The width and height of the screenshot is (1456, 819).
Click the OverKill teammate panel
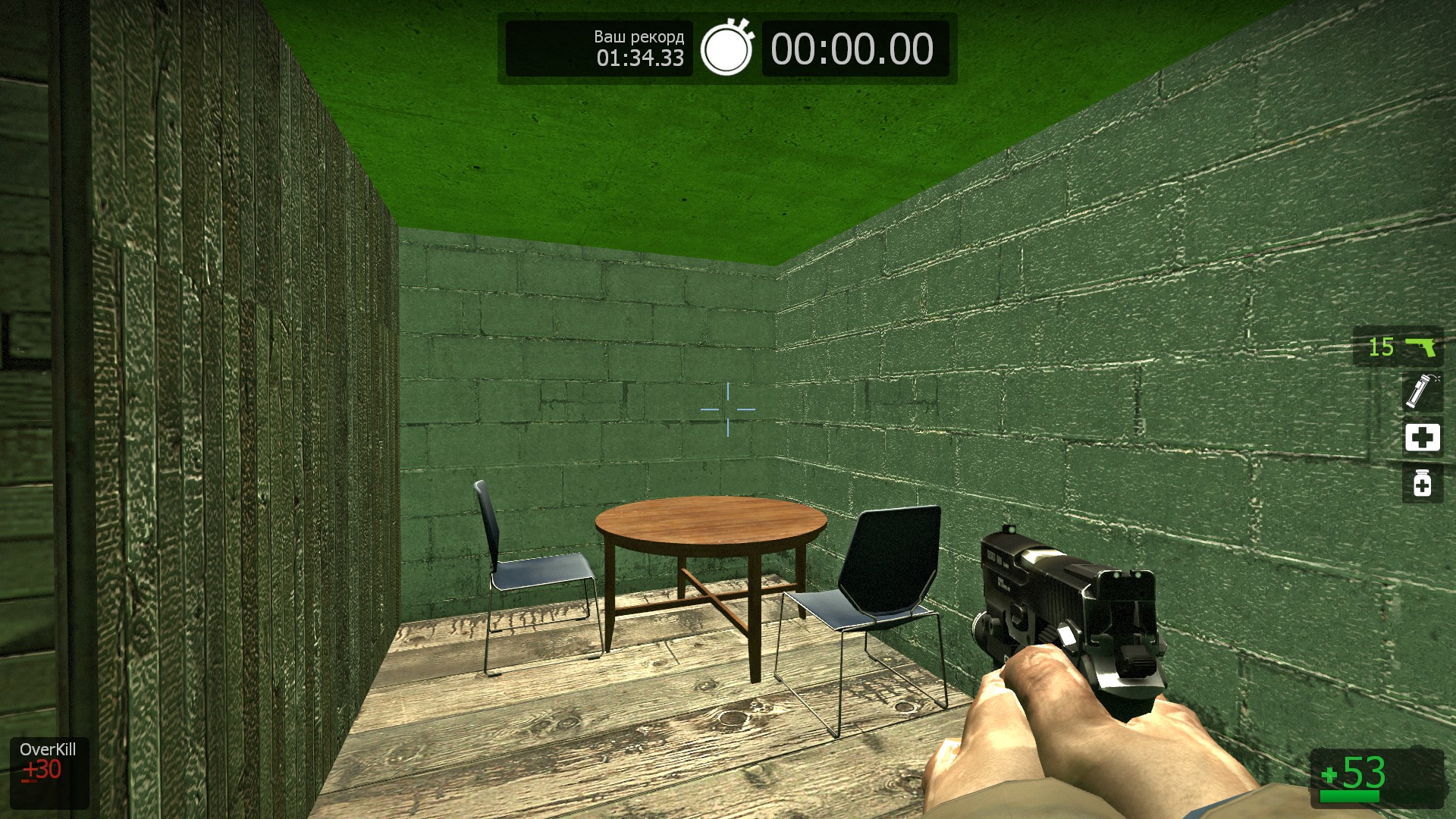click(x=49, y=772)
